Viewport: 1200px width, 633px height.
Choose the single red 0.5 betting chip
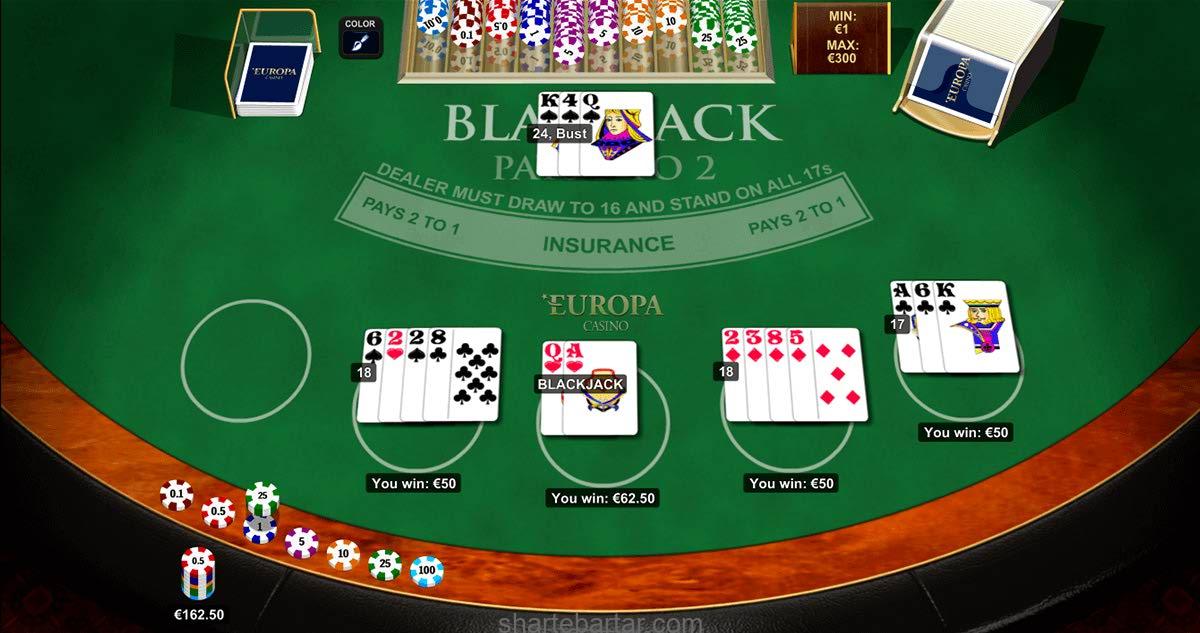pos(218,511)
